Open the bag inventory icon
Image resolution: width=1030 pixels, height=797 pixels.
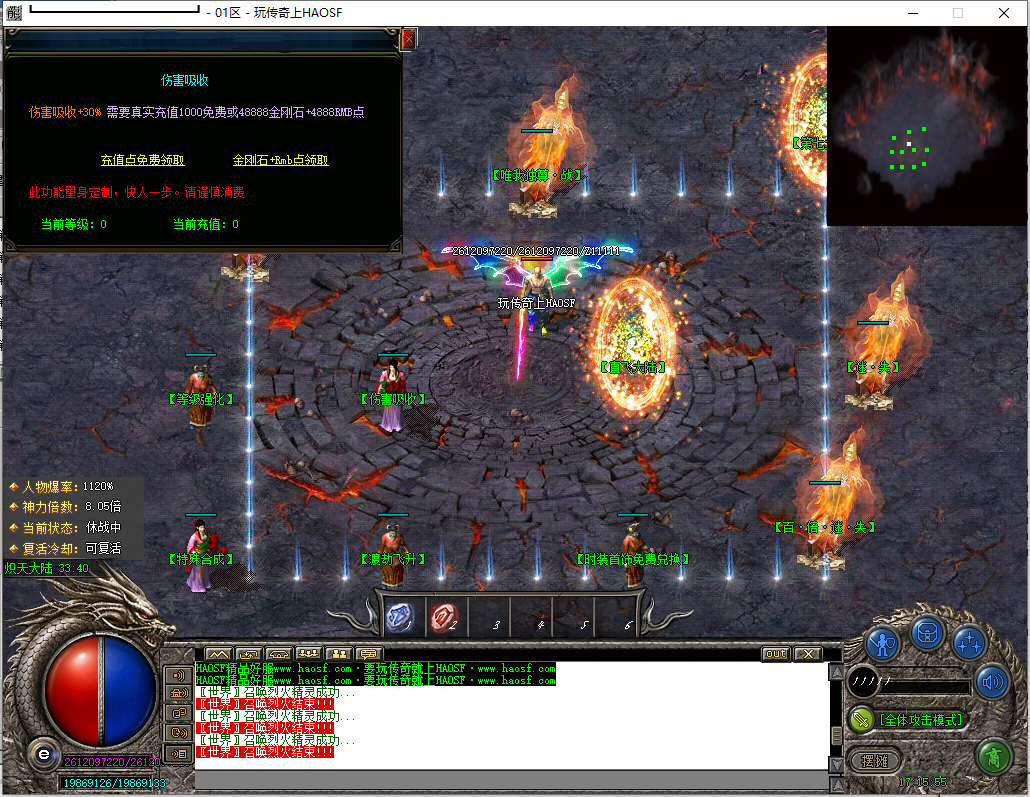pyautogui.click(x=927, y=632)
